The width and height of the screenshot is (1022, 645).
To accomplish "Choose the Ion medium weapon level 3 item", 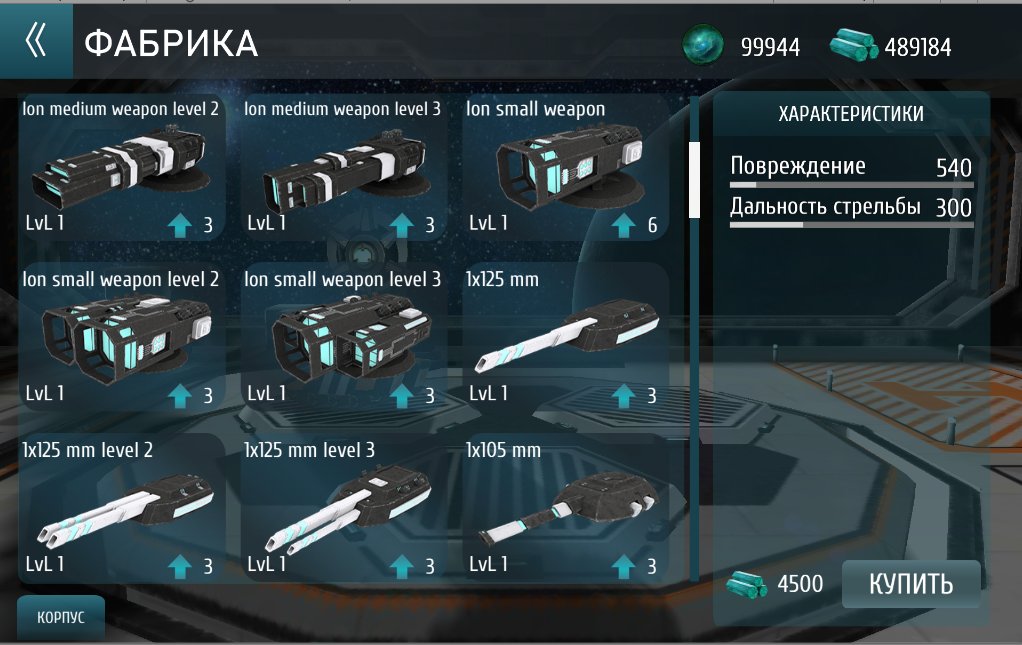I will click(x=342, y=167).
